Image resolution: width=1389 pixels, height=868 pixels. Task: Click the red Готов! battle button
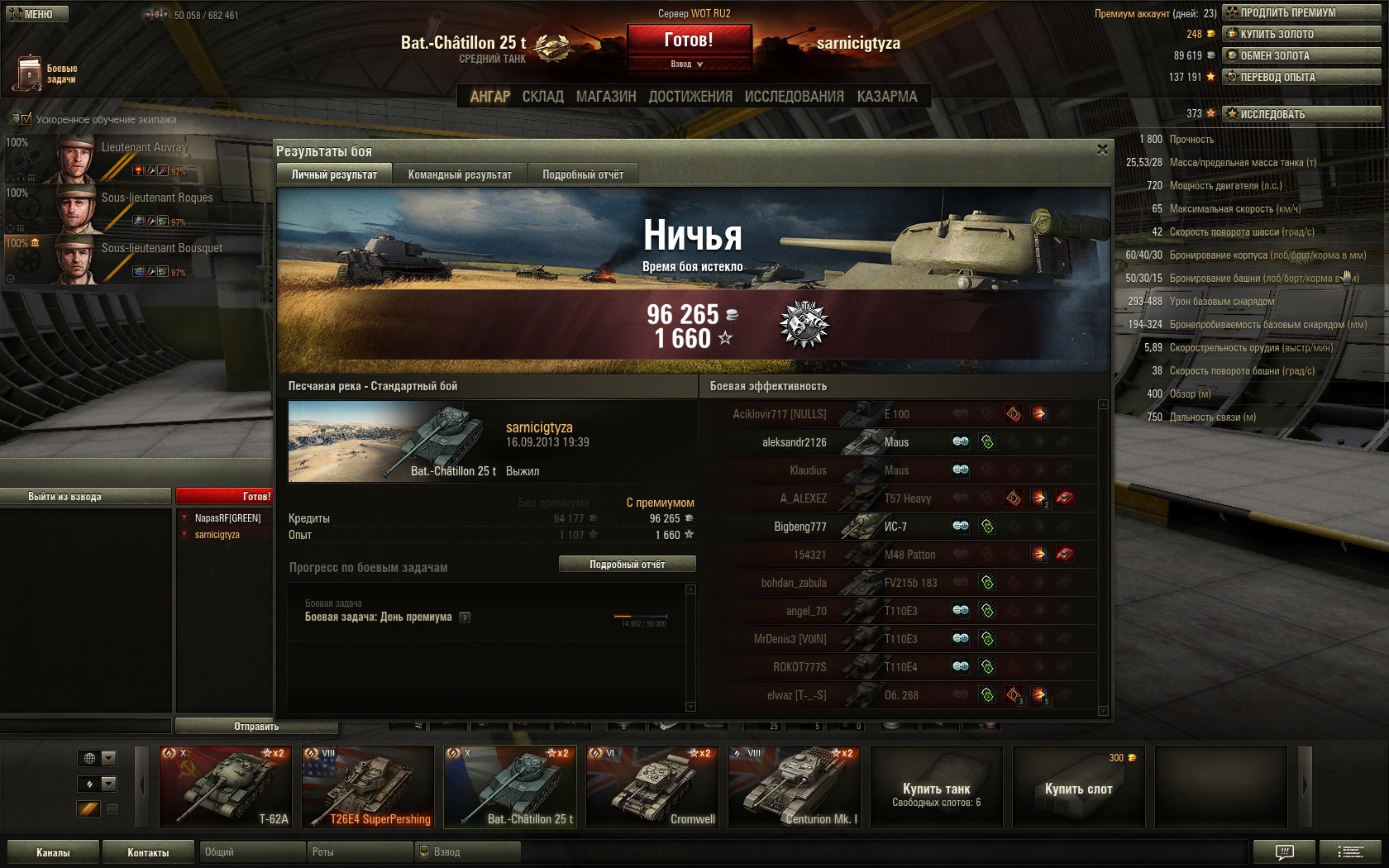[x=689, y=40]
